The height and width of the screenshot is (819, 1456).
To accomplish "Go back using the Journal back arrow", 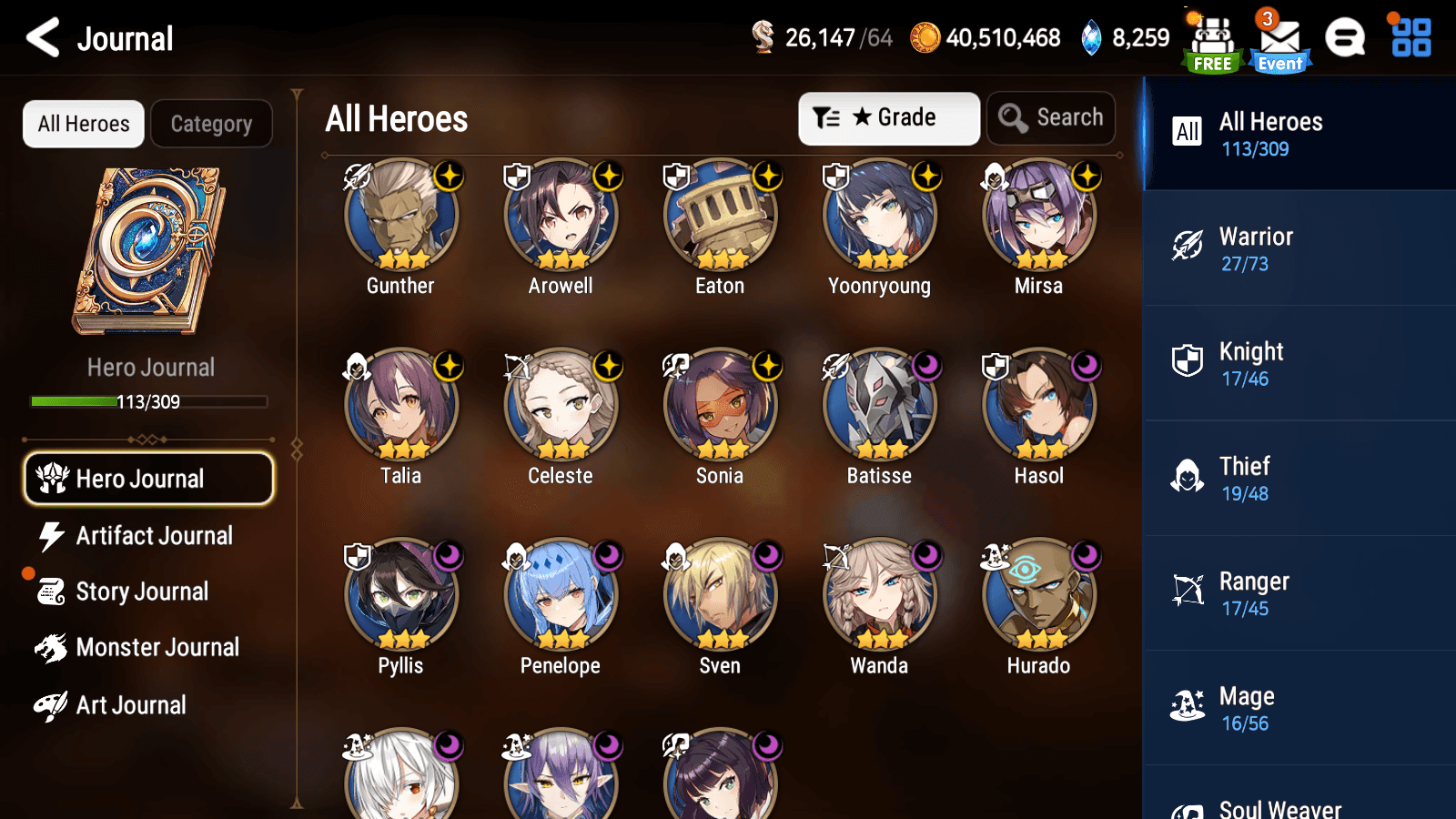I will pyautogui.click(x=40, y=37).
